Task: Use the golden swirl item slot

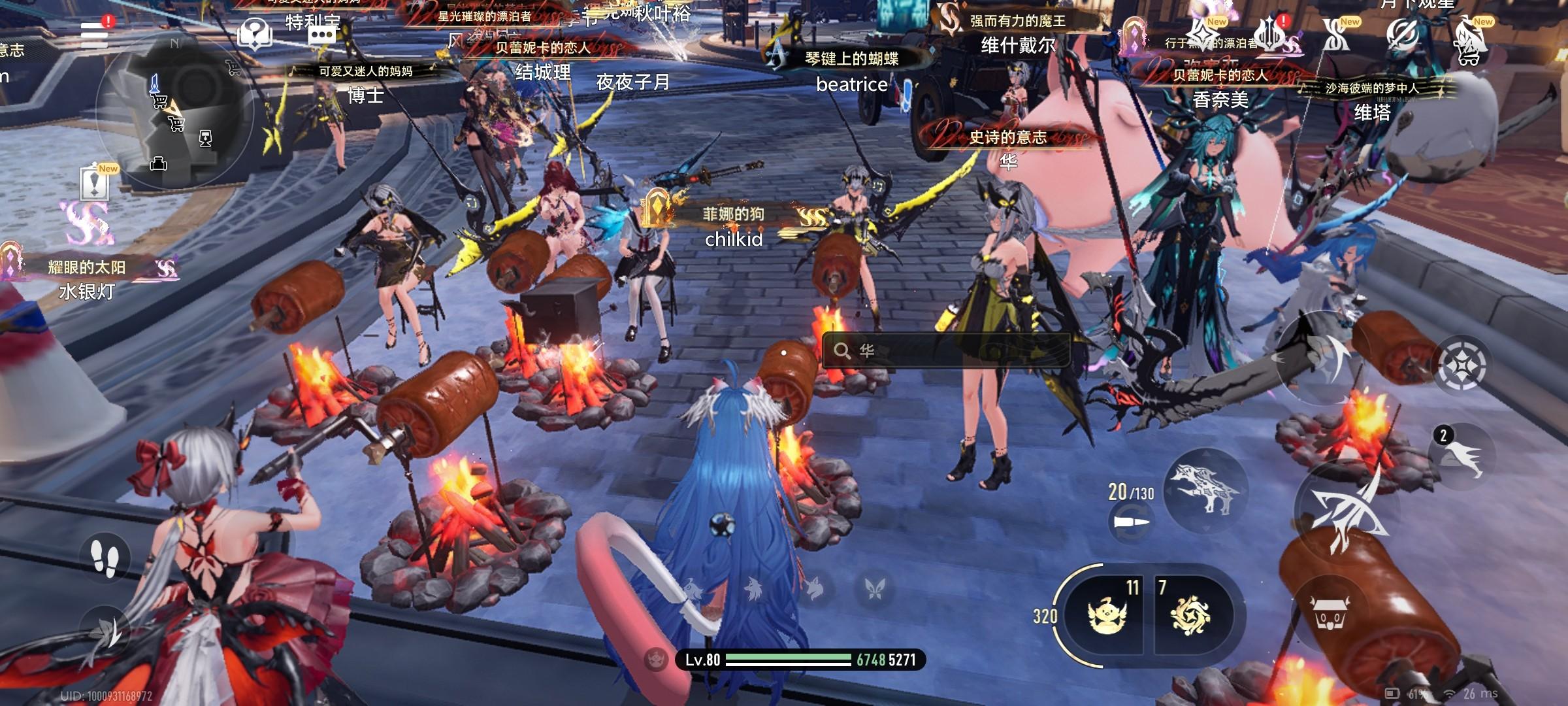Action: pyautogui.click(x=1190, y=614)
